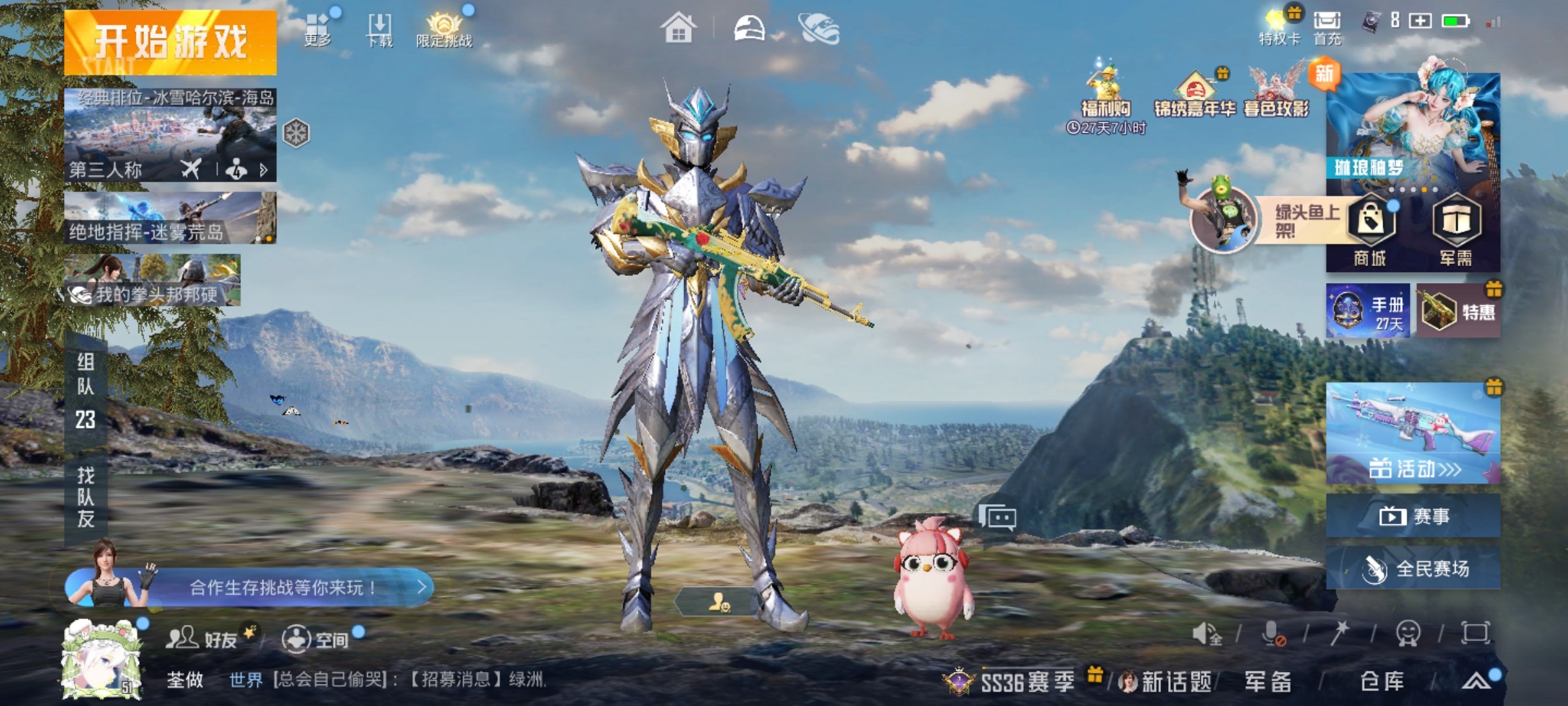Select the 经典排位 map mode panel
The image size is (1568, 706).
(170, 135)
